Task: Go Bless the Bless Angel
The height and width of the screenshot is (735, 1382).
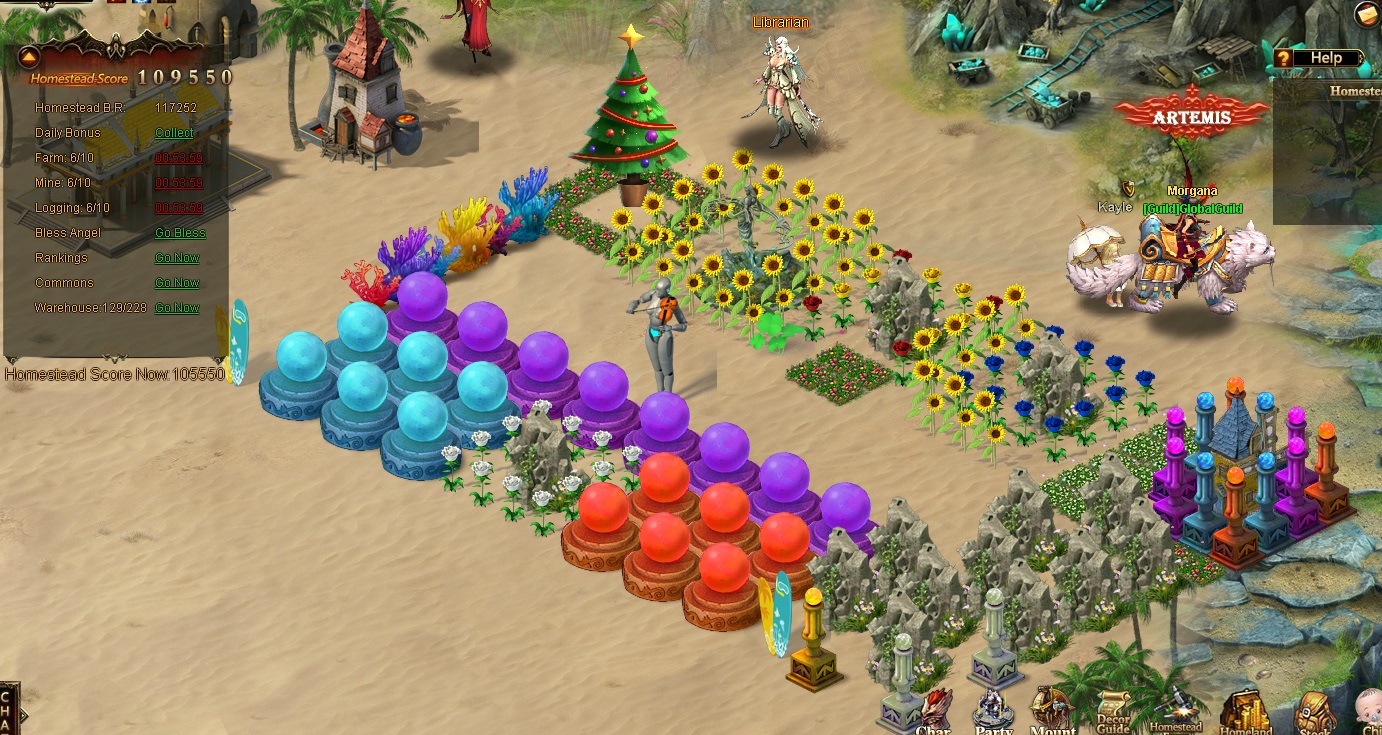Action: point(180,233)
